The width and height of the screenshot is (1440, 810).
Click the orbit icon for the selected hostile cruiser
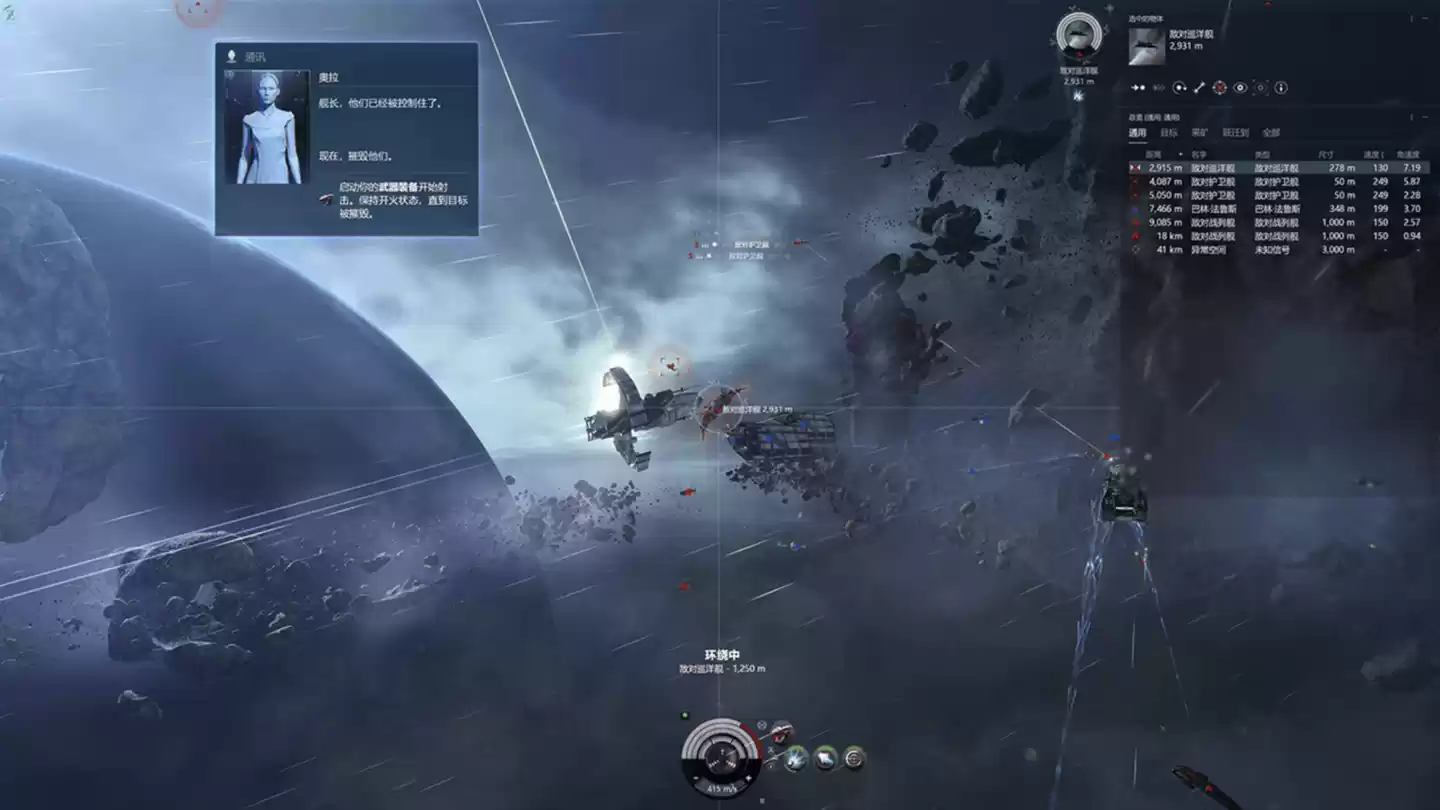coord(1180,87)
